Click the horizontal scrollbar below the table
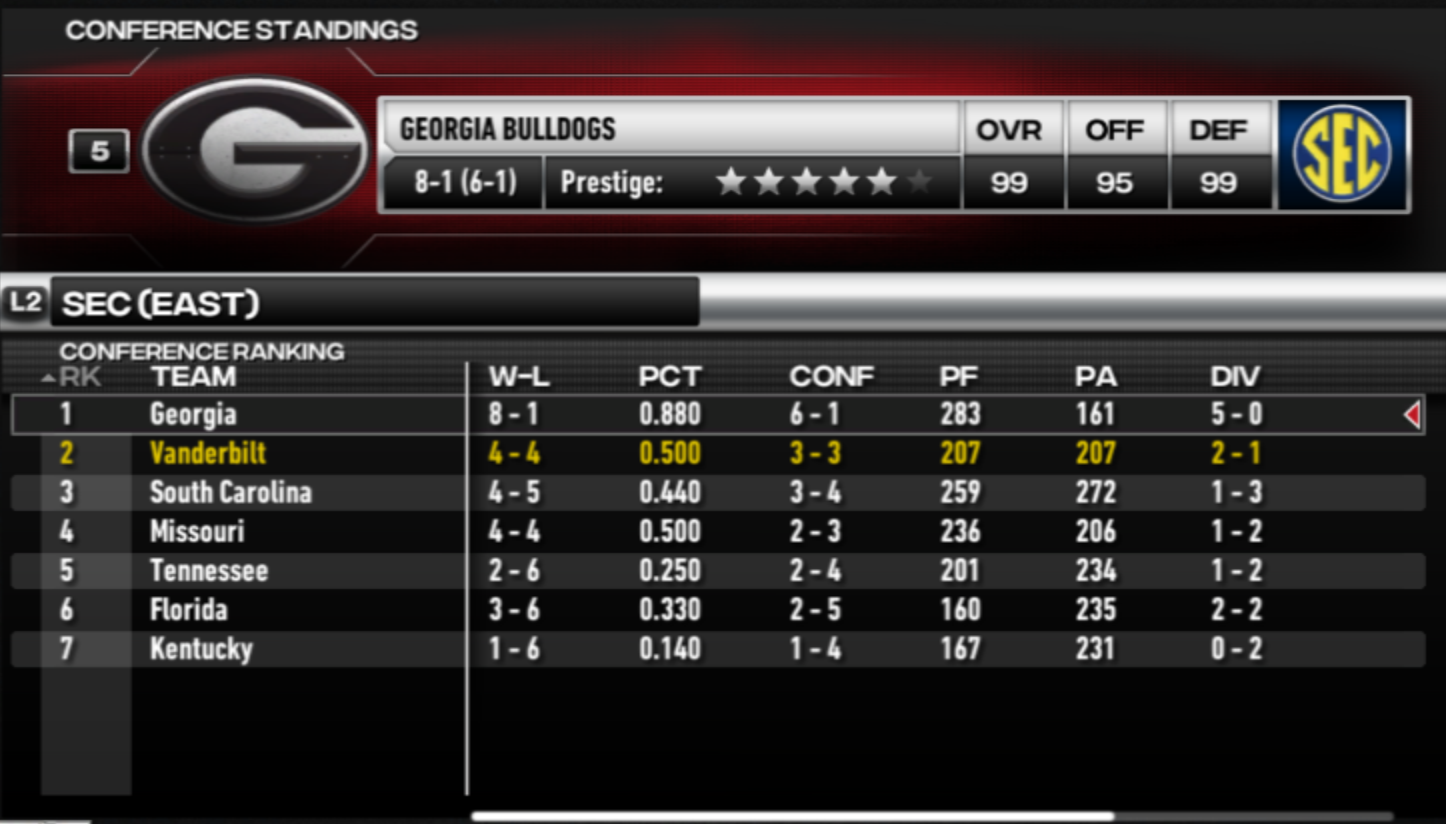This screenshot has width=1446, height=824. pos(792,816)
